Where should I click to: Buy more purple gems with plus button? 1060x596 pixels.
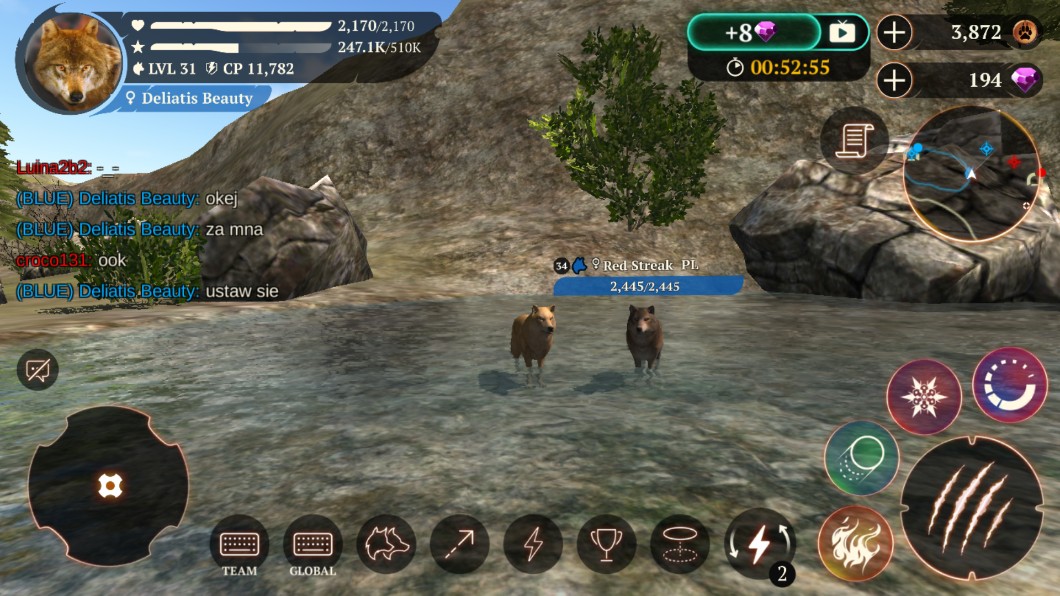point(894,80)
